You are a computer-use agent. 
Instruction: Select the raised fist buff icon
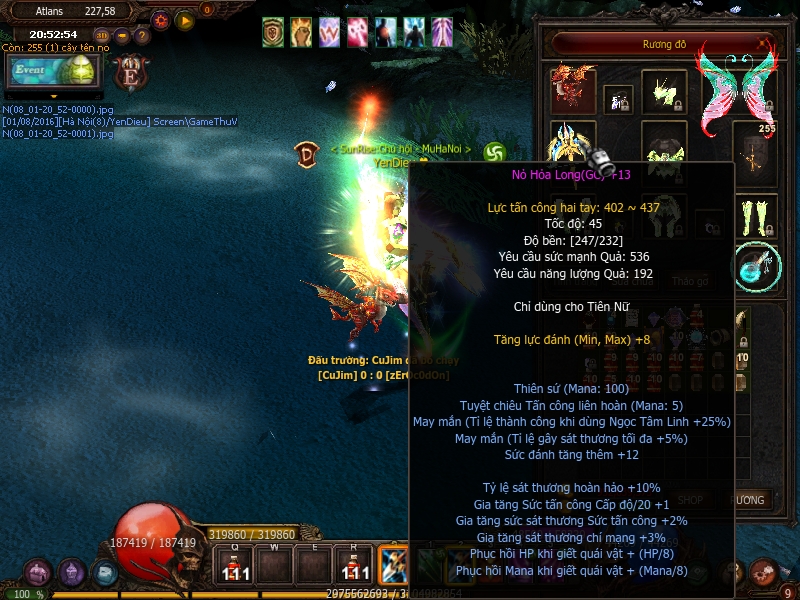point(301,33)
